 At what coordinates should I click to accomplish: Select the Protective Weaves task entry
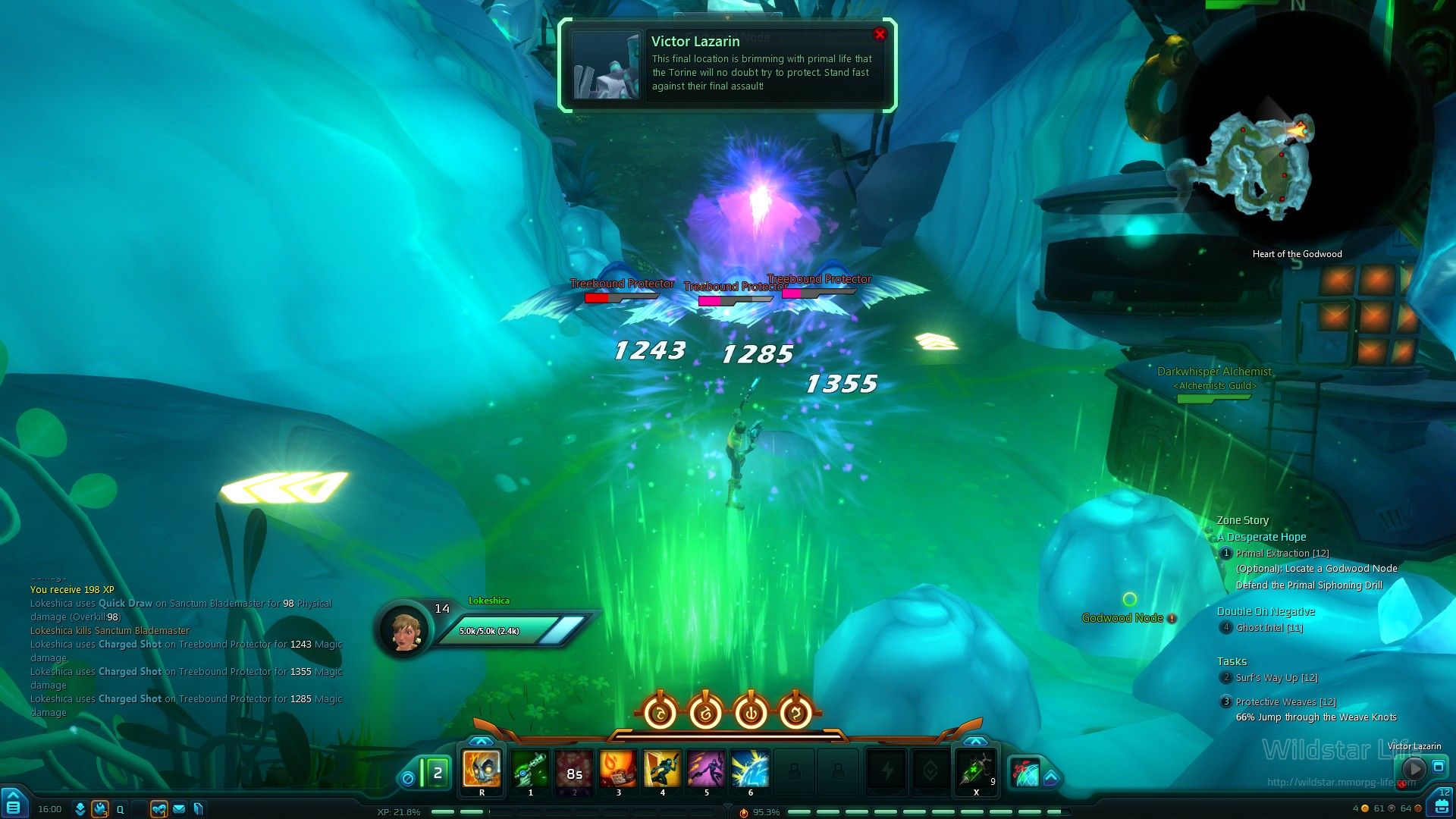(1285, 702)
